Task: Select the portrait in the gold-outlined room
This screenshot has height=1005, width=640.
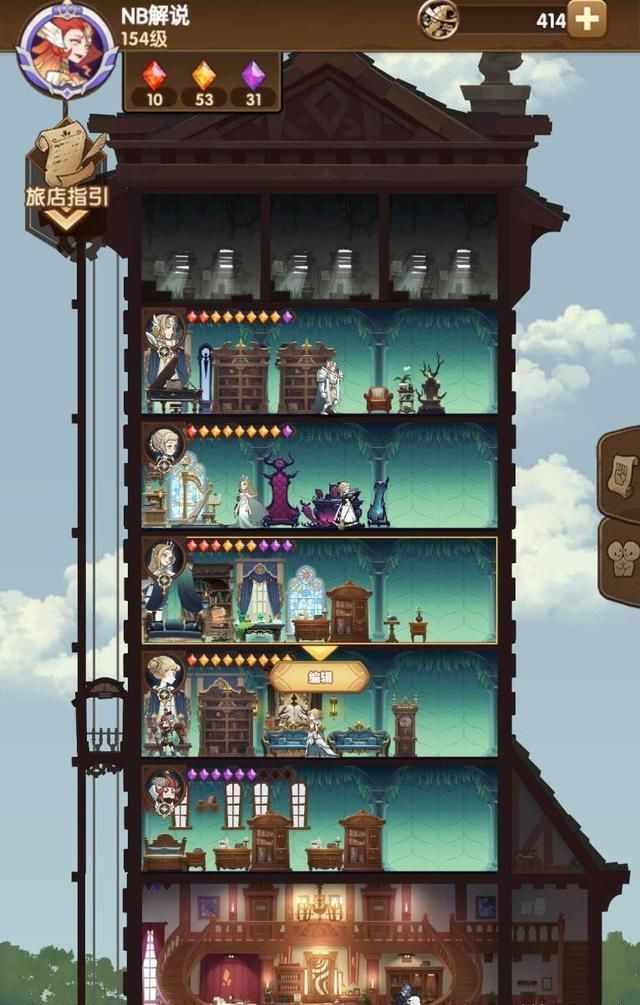Action: pos(165,562)
